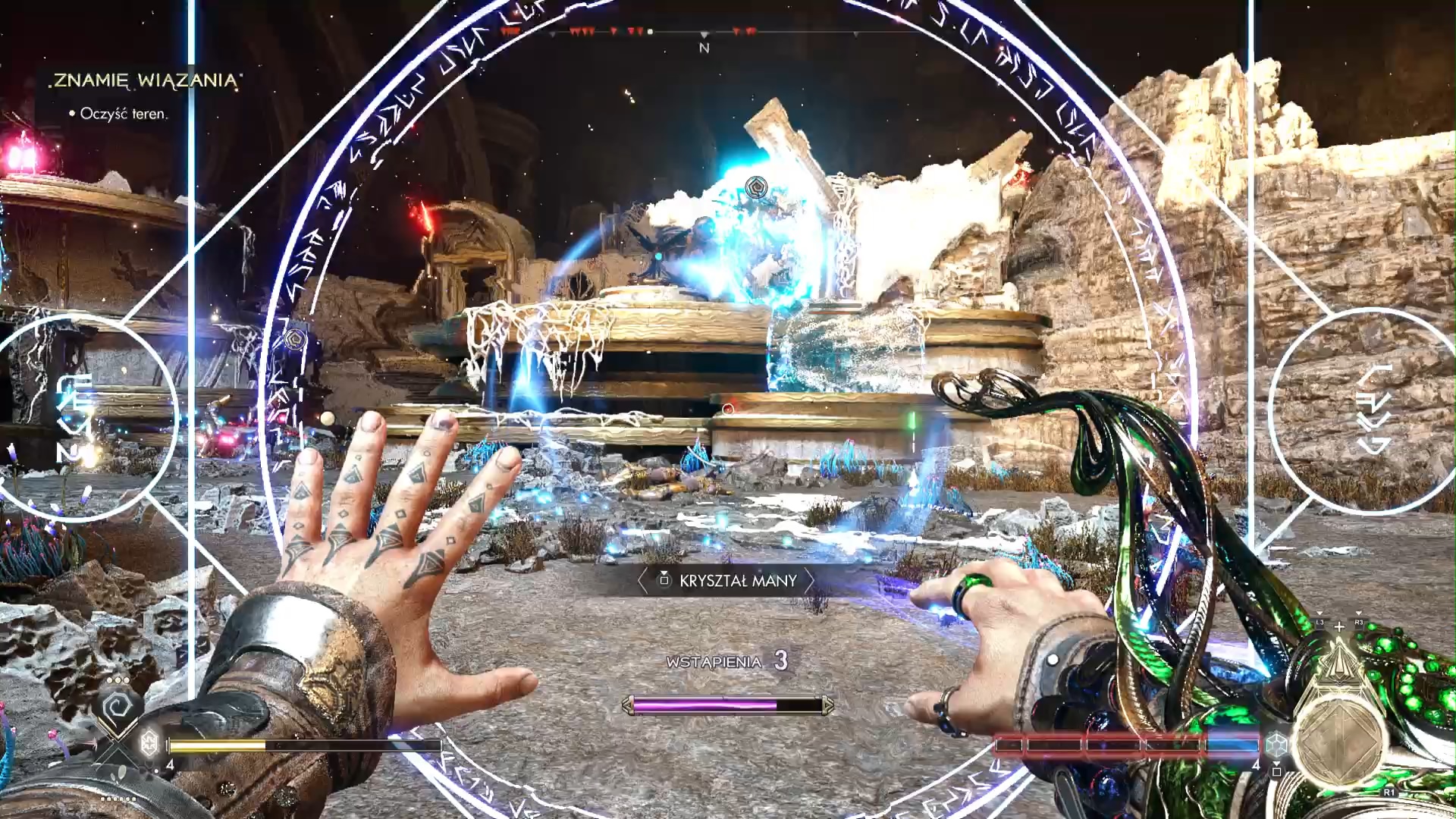1456x819 pixels.
Task: Click the compass strip with the N marker
Action: (x=704, y=34)
